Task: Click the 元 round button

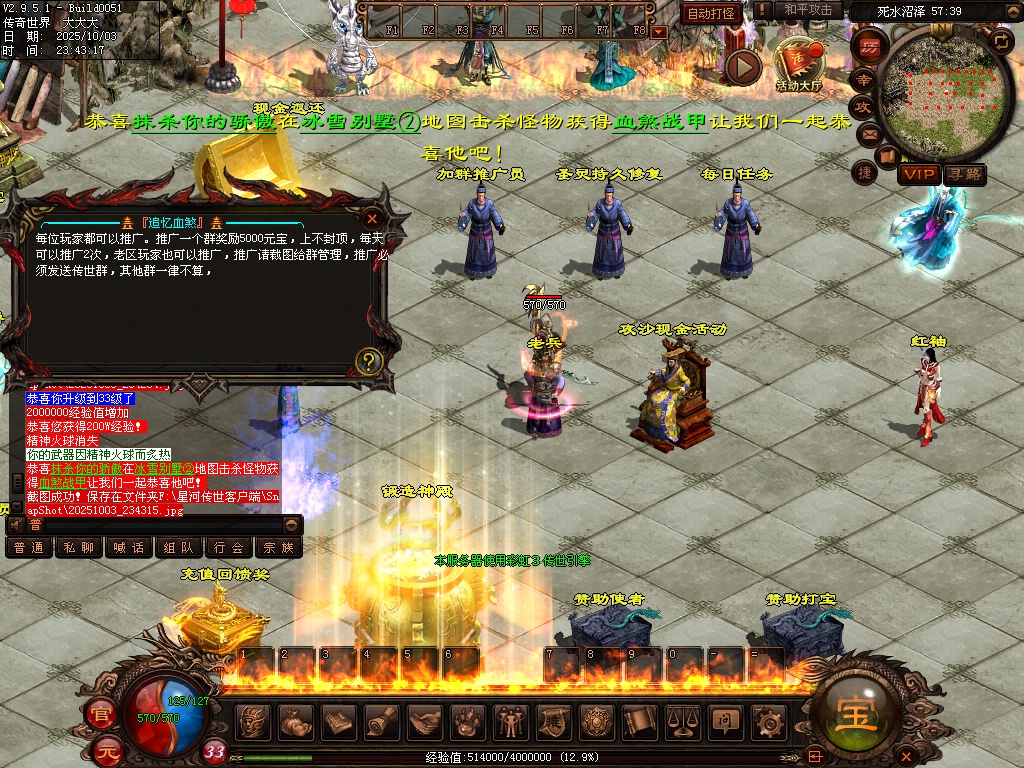Action: pos(107,751)
